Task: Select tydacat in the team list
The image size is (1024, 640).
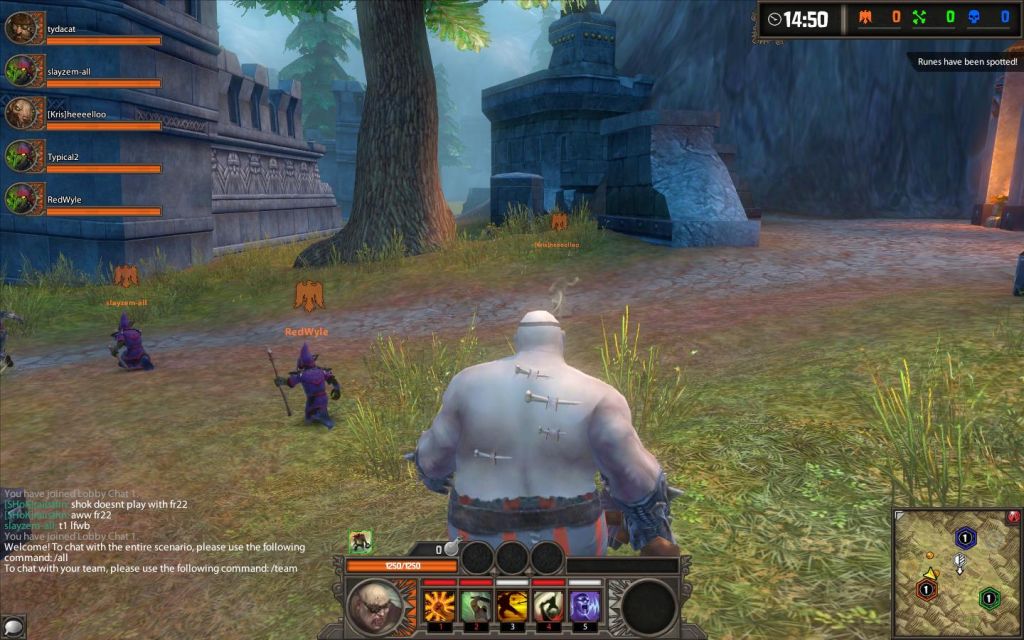Action: [x=22, y=29]
